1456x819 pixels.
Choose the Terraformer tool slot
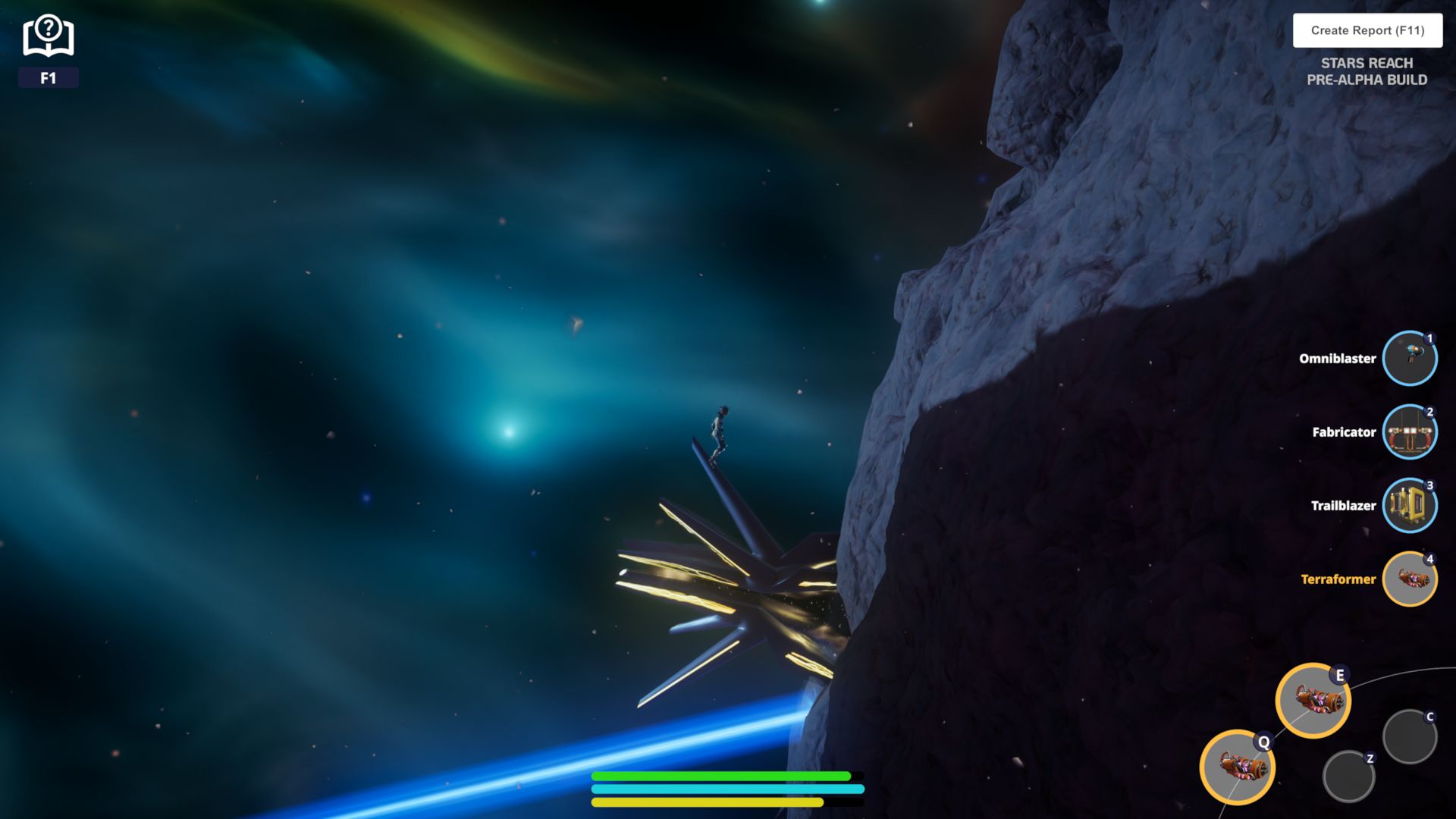point(1409,579)
